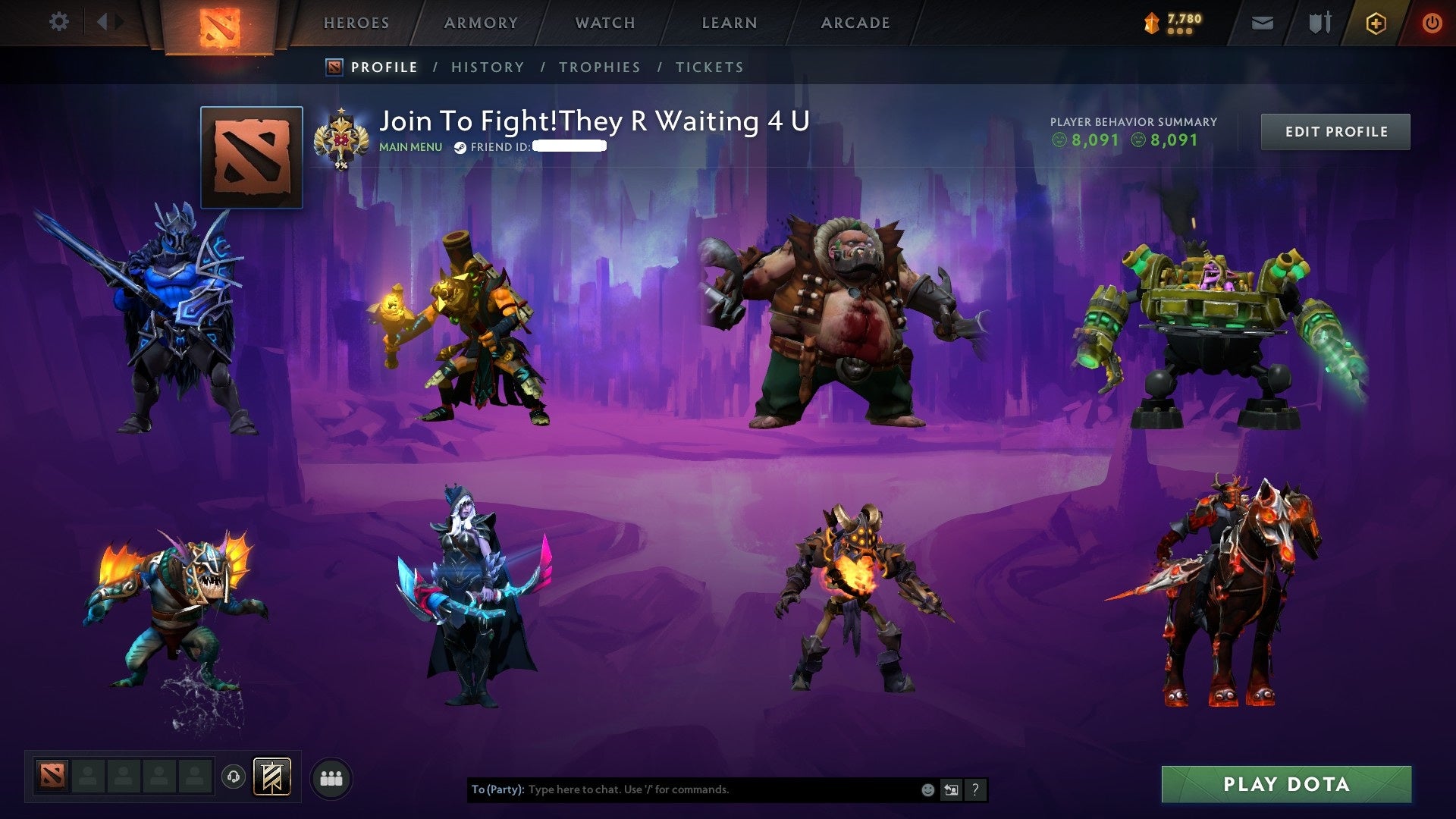Image resolution: width=1456 pixels, height=819 pixels.
Task: Open the emoticon picker in chat bar
Action: [x=927, y=789]
